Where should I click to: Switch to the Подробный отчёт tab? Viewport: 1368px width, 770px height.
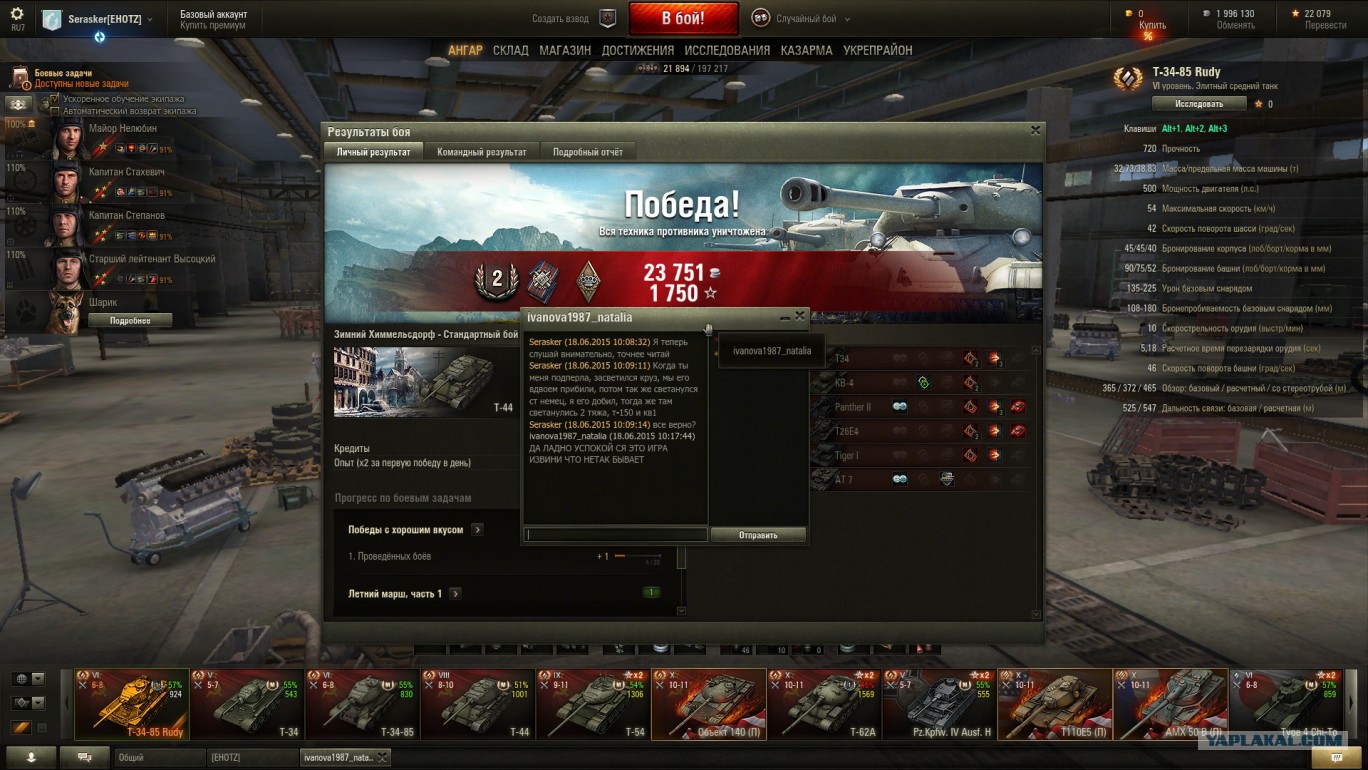point(587,152)
